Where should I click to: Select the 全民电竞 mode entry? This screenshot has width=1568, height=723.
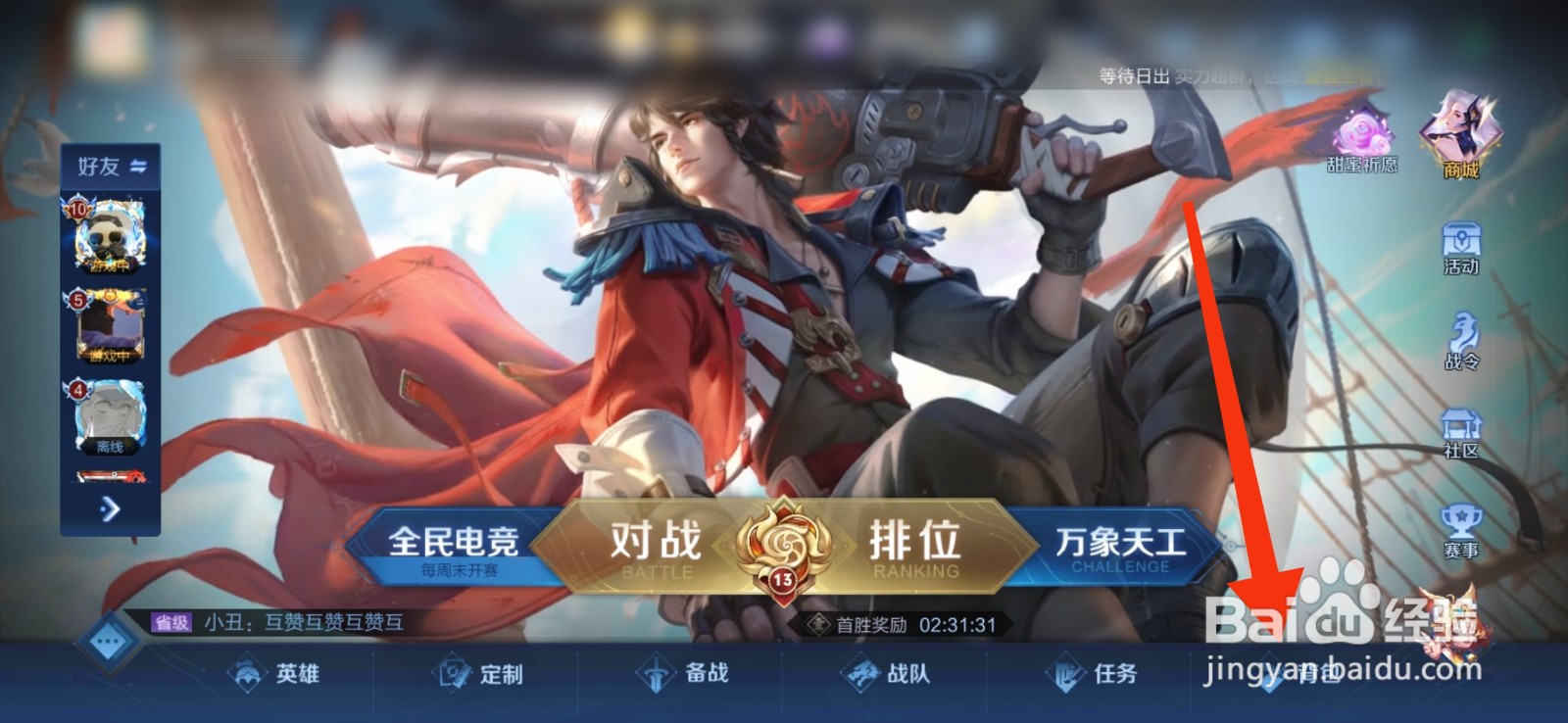pyautogui.click(x=456, y=541)
